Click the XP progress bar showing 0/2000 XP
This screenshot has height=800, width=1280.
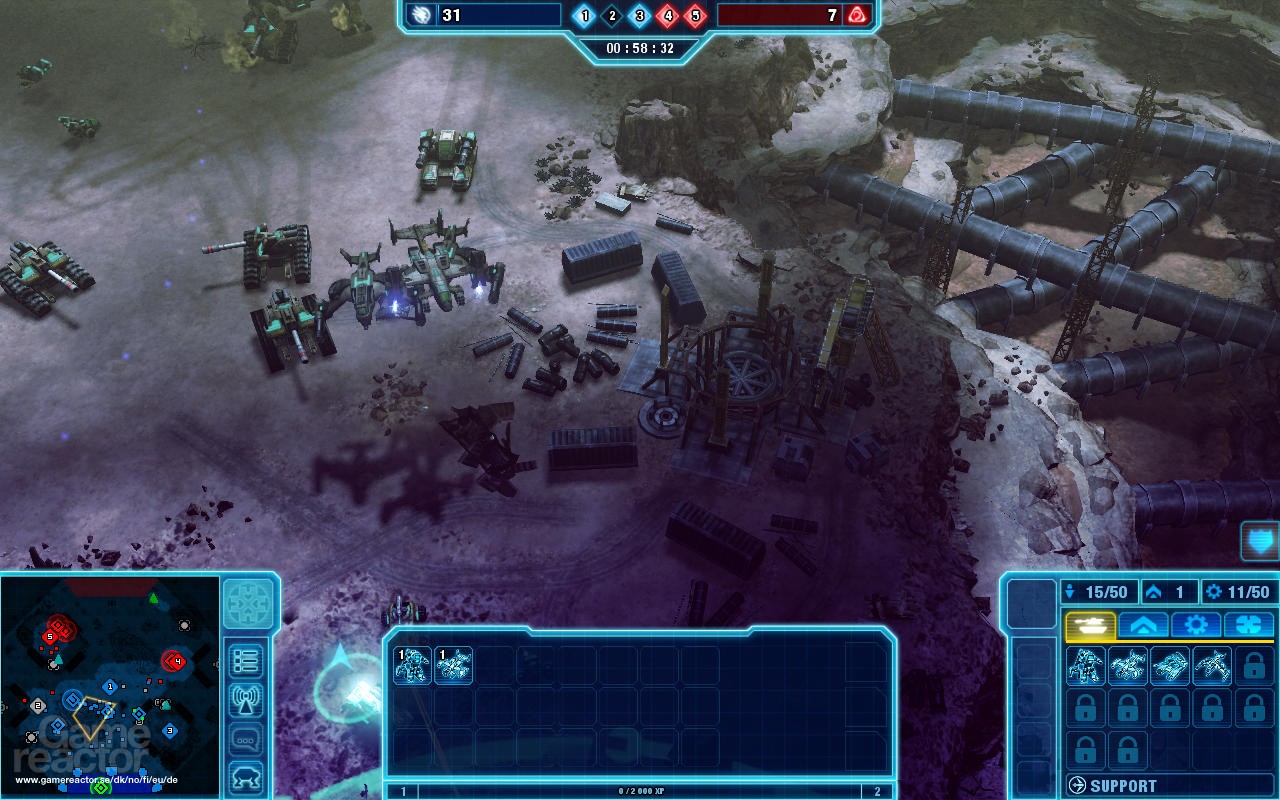[640, 790]
